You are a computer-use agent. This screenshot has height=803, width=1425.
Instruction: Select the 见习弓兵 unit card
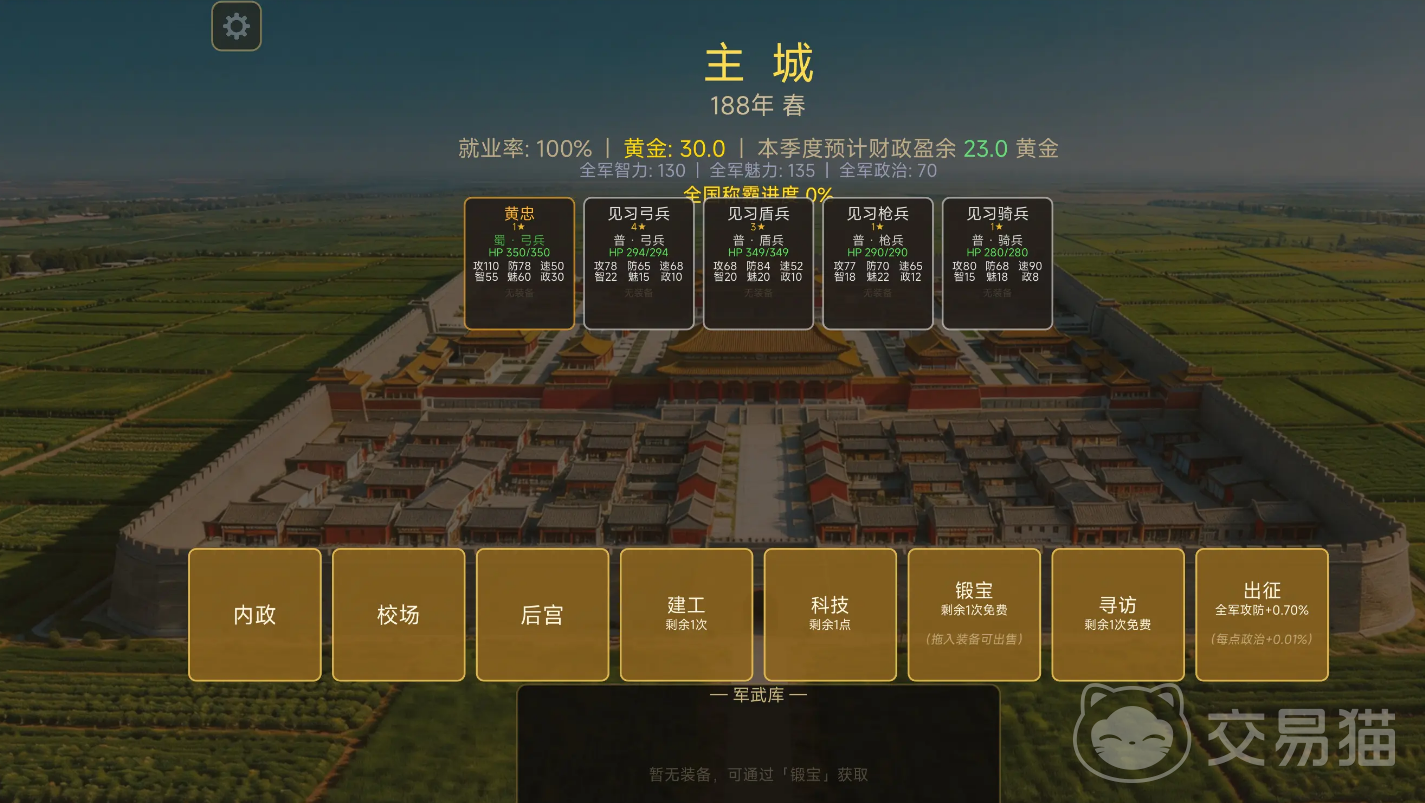(x=638, y=263)
